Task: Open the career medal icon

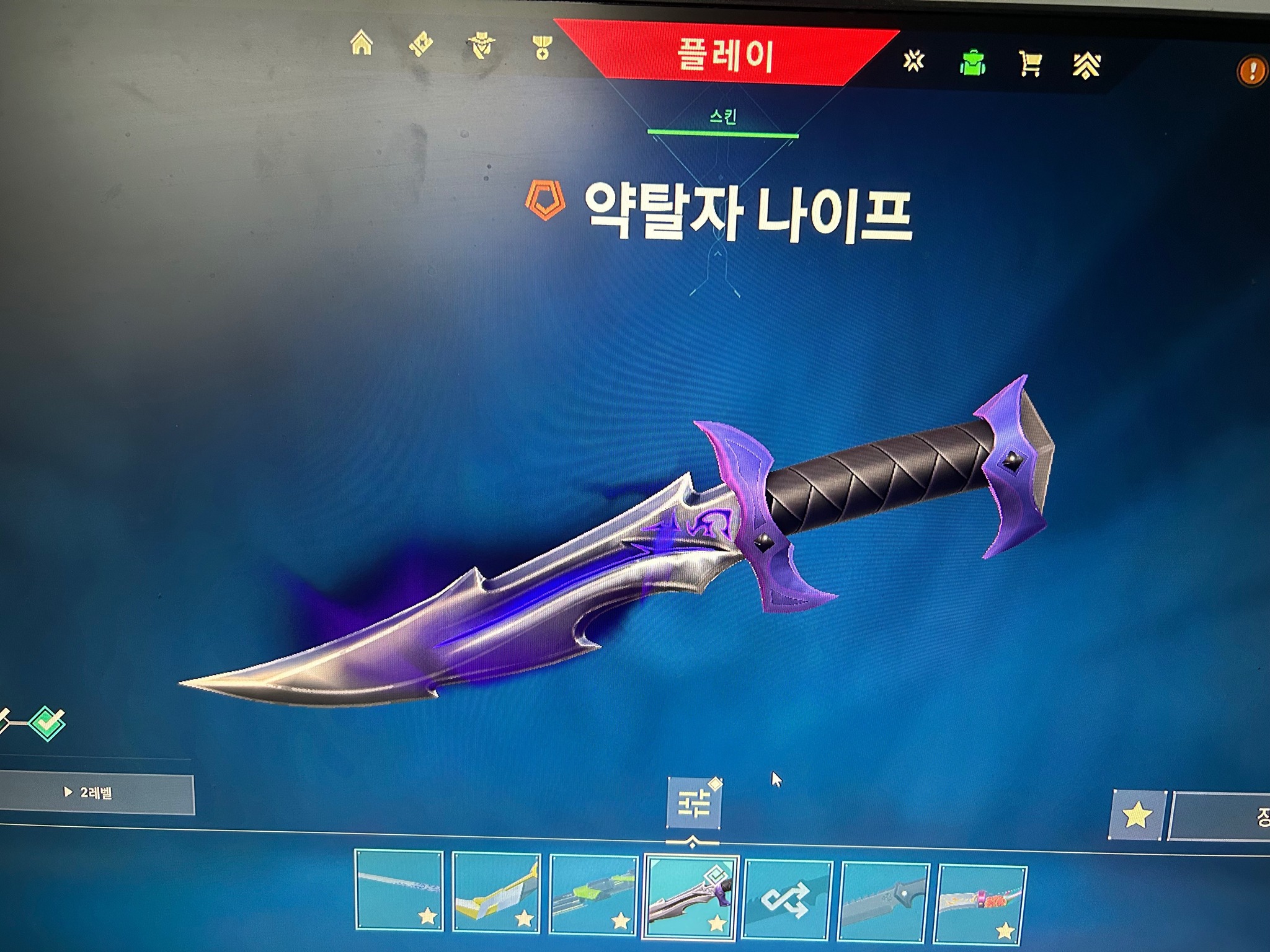Action: click(x=542, y=47)
